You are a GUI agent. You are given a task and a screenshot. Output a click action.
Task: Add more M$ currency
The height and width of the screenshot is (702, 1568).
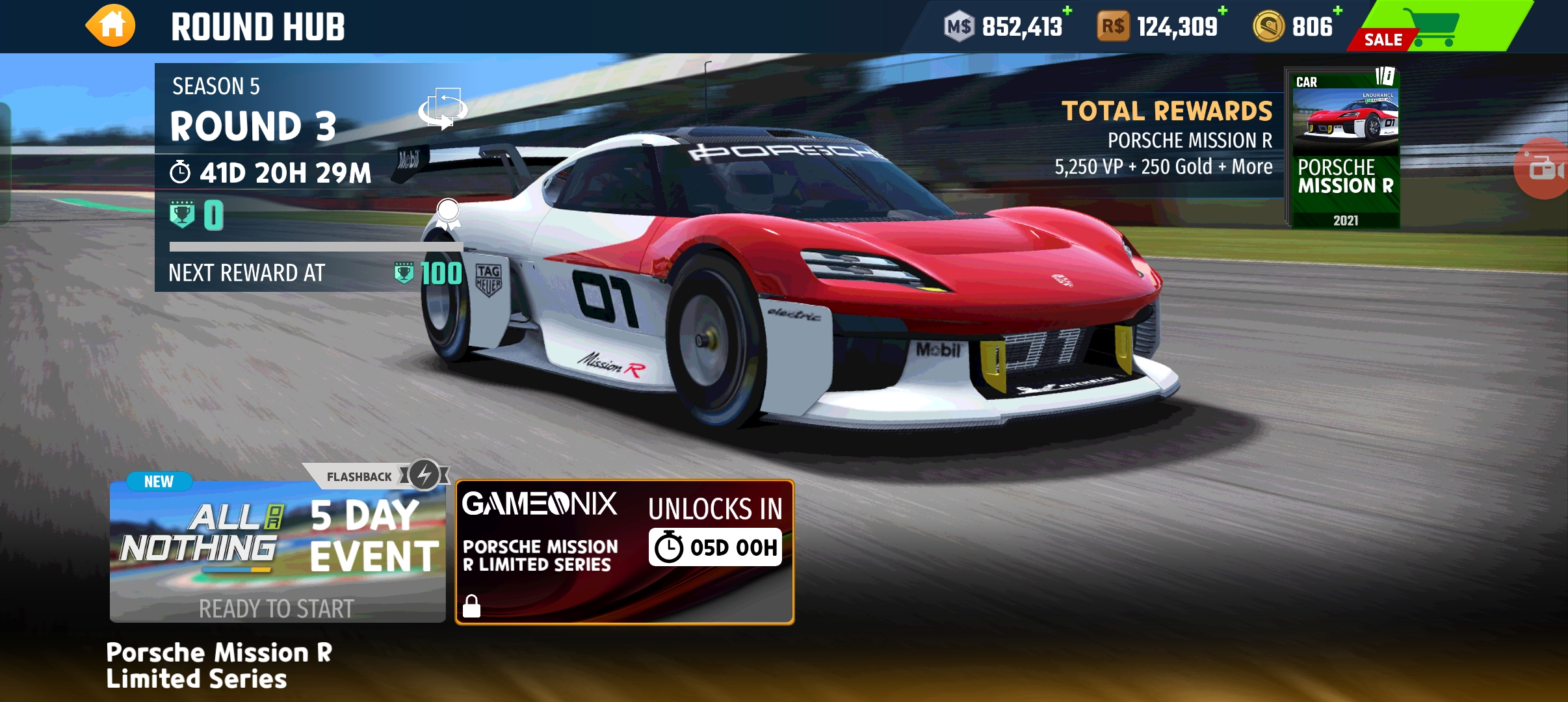[x=1067, y=11]
